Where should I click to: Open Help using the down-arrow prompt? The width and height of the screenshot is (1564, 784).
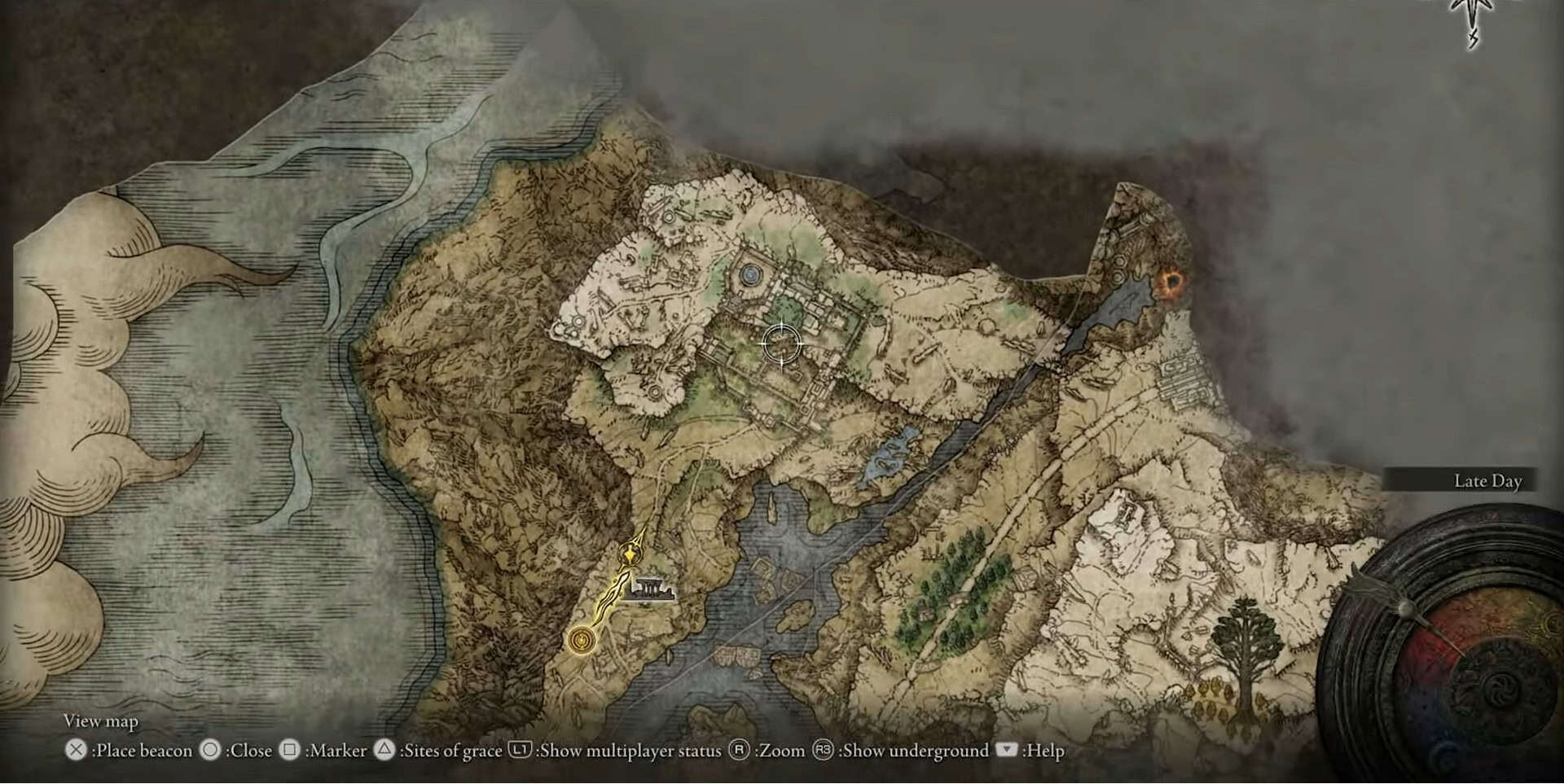point(1007,750)
